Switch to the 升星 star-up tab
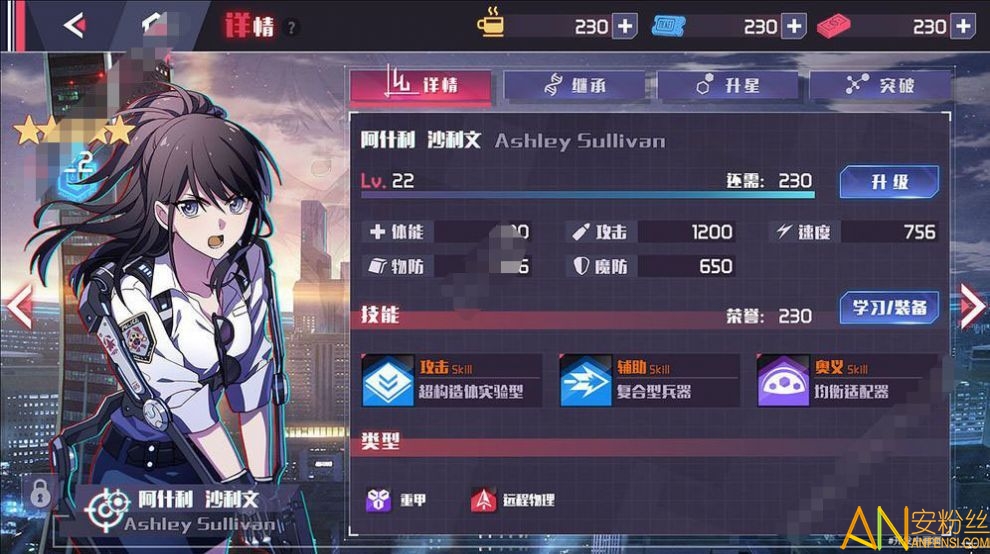 (728, 86)
